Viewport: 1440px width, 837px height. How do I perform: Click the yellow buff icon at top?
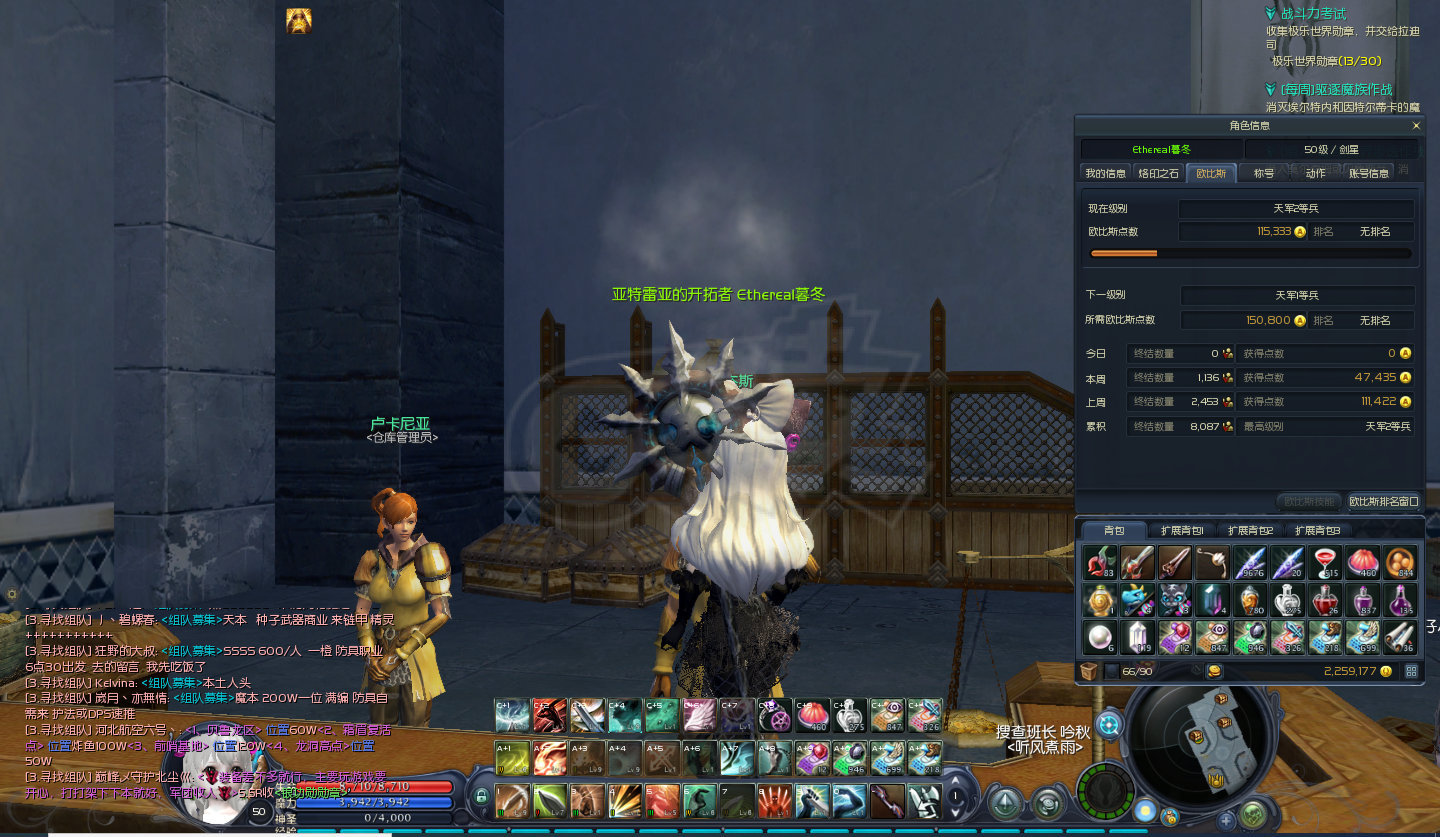pos(298,21)
